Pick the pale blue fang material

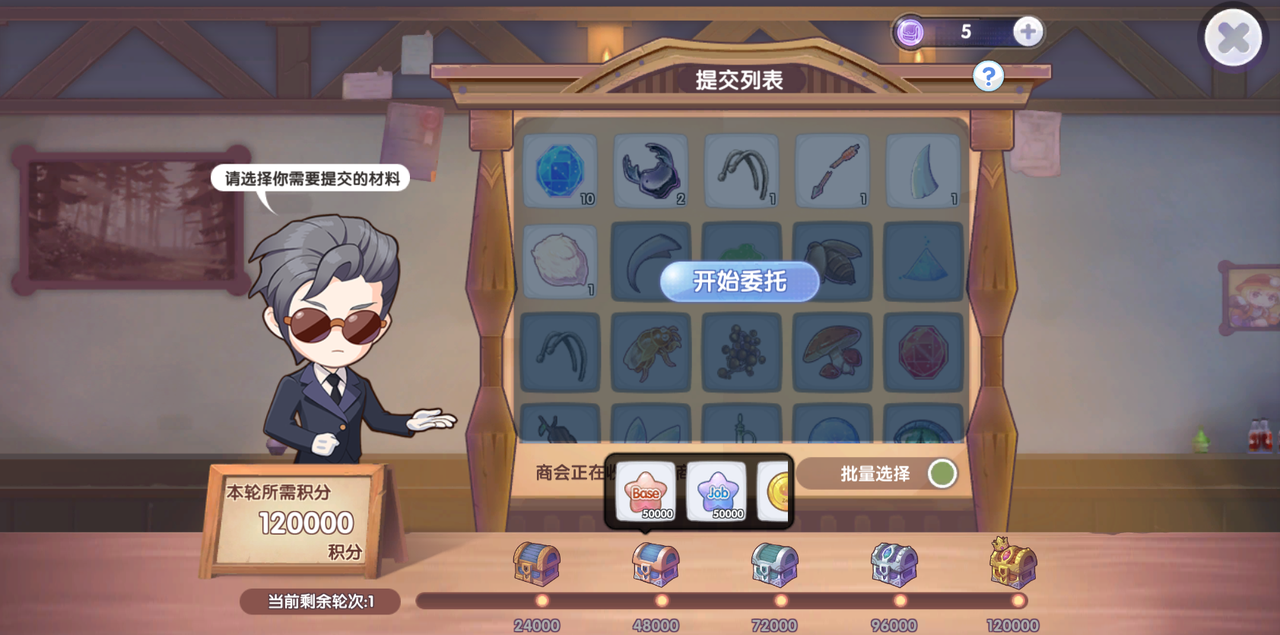pos(922,170)
